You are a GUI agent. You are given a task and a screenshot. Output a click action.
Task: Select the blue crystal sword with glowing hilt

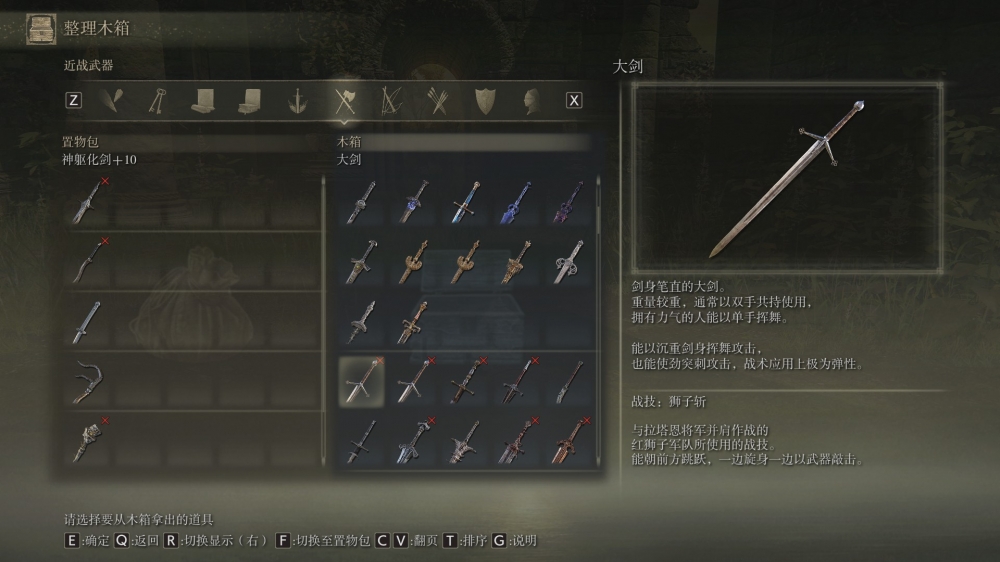click(413, 201)
